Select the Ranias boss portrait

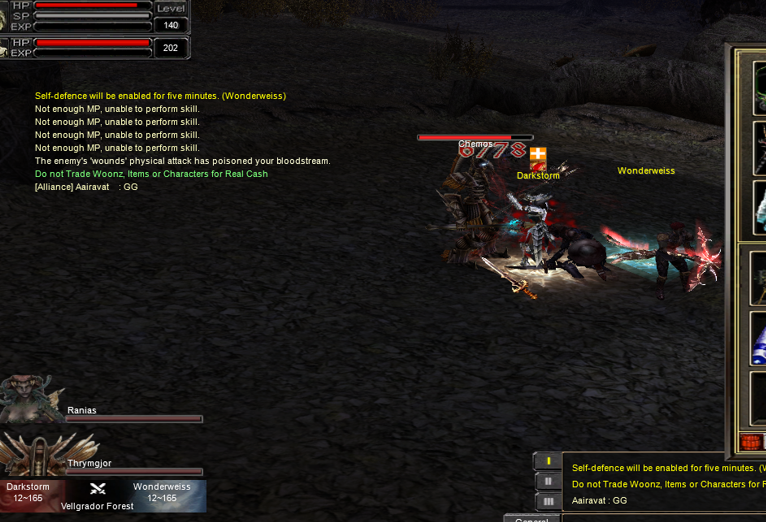pos(32,400)
